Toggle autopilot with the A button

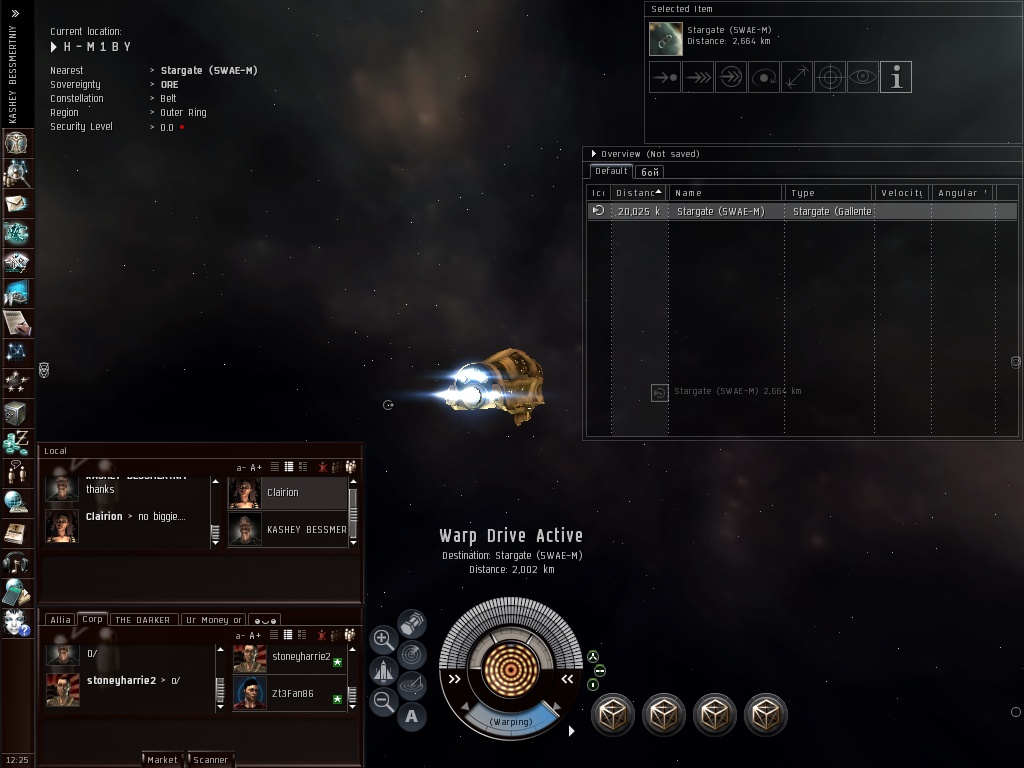[412, 716]
